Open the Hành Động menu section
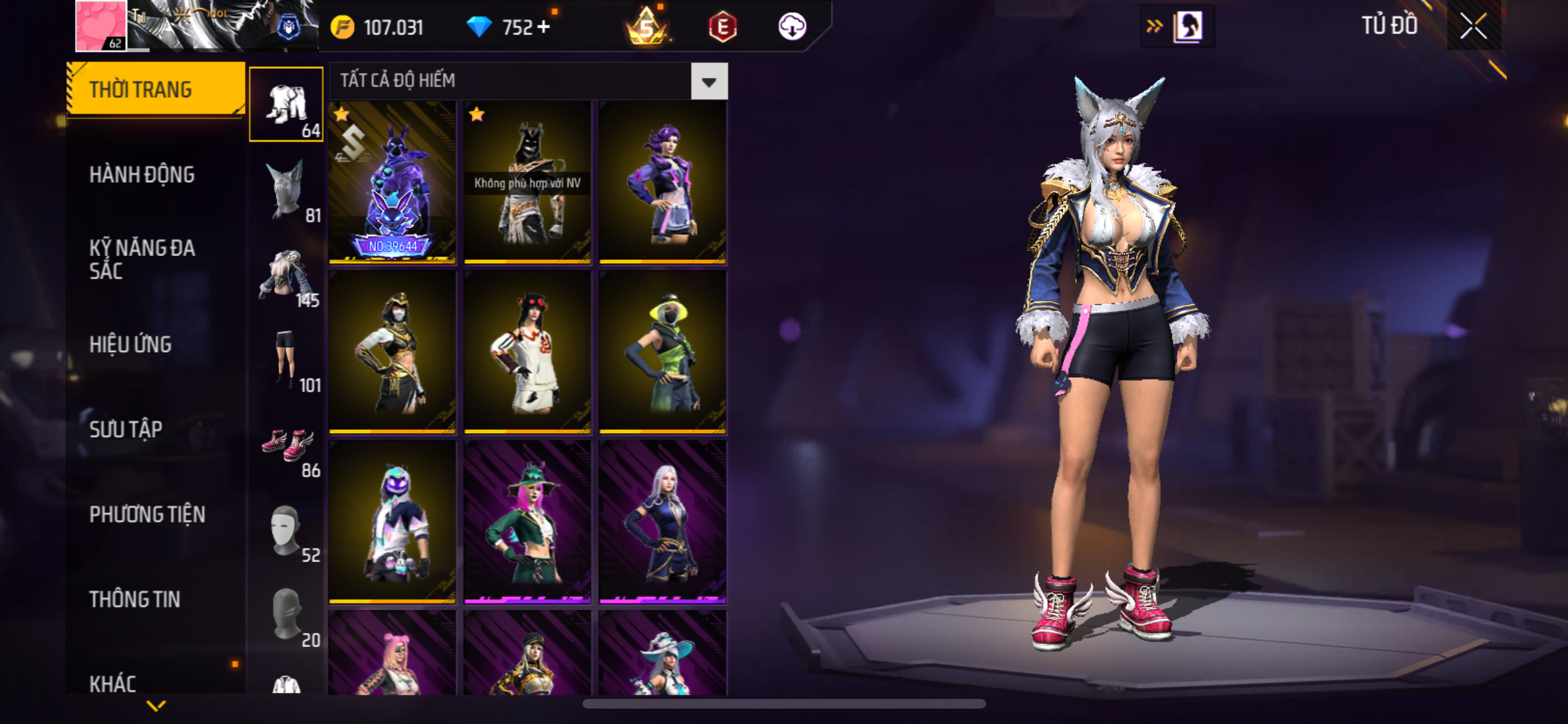The height and width of the screenshot is (724, 1568). click(142, 174)
